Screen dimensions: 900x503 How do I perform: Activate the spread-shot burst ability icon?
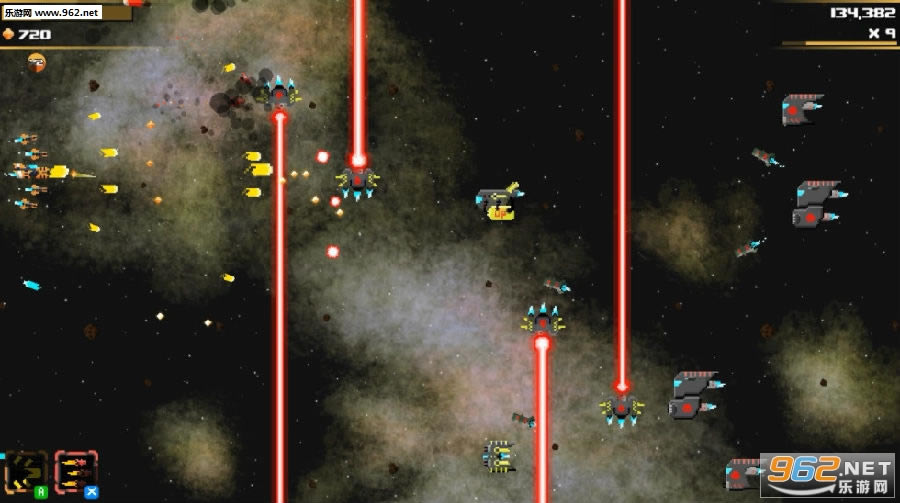(x=26, y=470)
